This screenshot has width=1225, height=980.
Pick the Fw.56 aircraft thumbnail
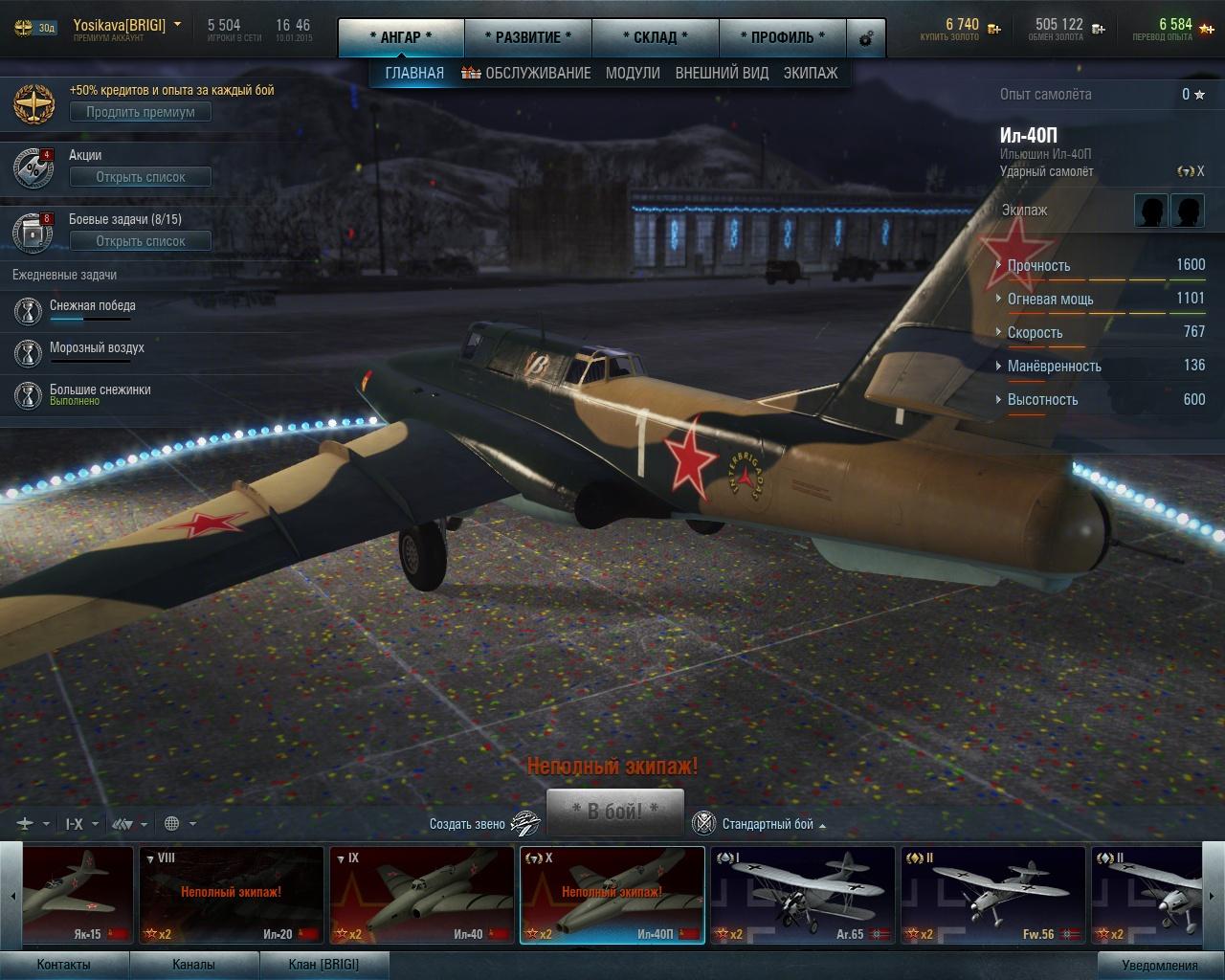tap(992, 896)
